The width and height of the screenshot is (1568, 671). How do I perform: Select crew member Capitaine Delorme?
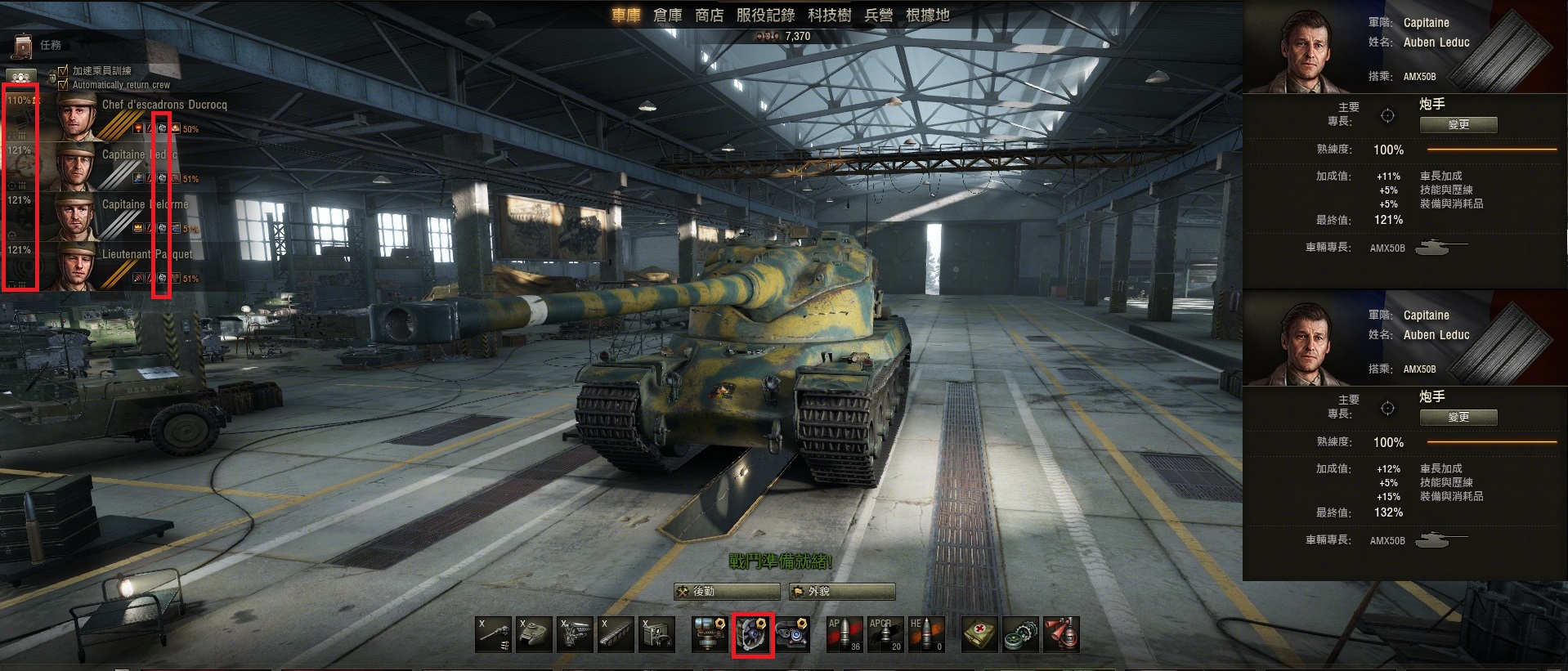coord(145,204)
